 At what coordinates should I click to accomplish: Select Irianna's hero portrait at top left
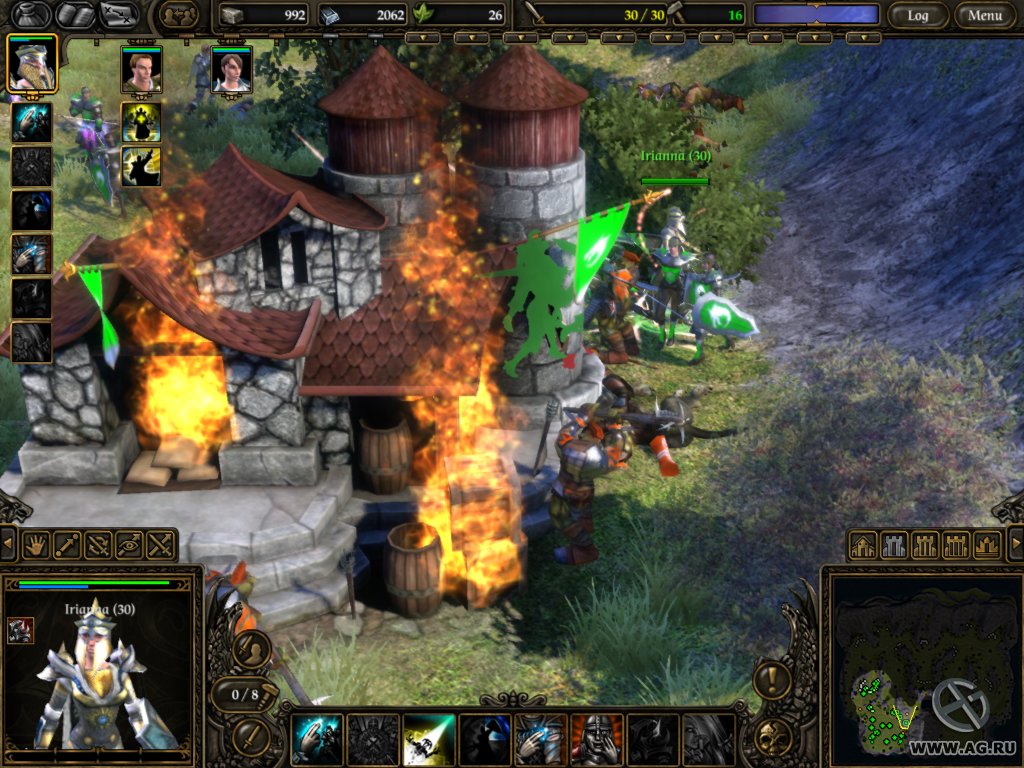(x=32, y=63)
